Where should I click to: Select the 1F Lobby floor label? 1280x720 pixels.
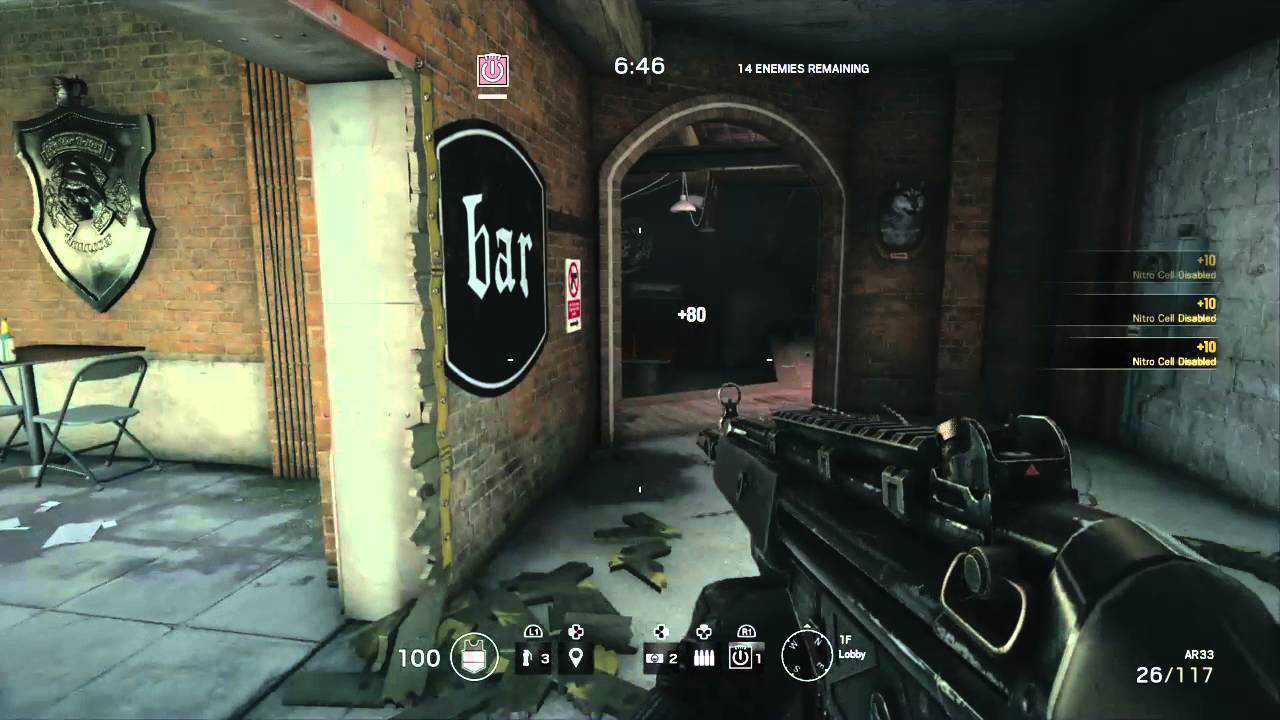852,648
